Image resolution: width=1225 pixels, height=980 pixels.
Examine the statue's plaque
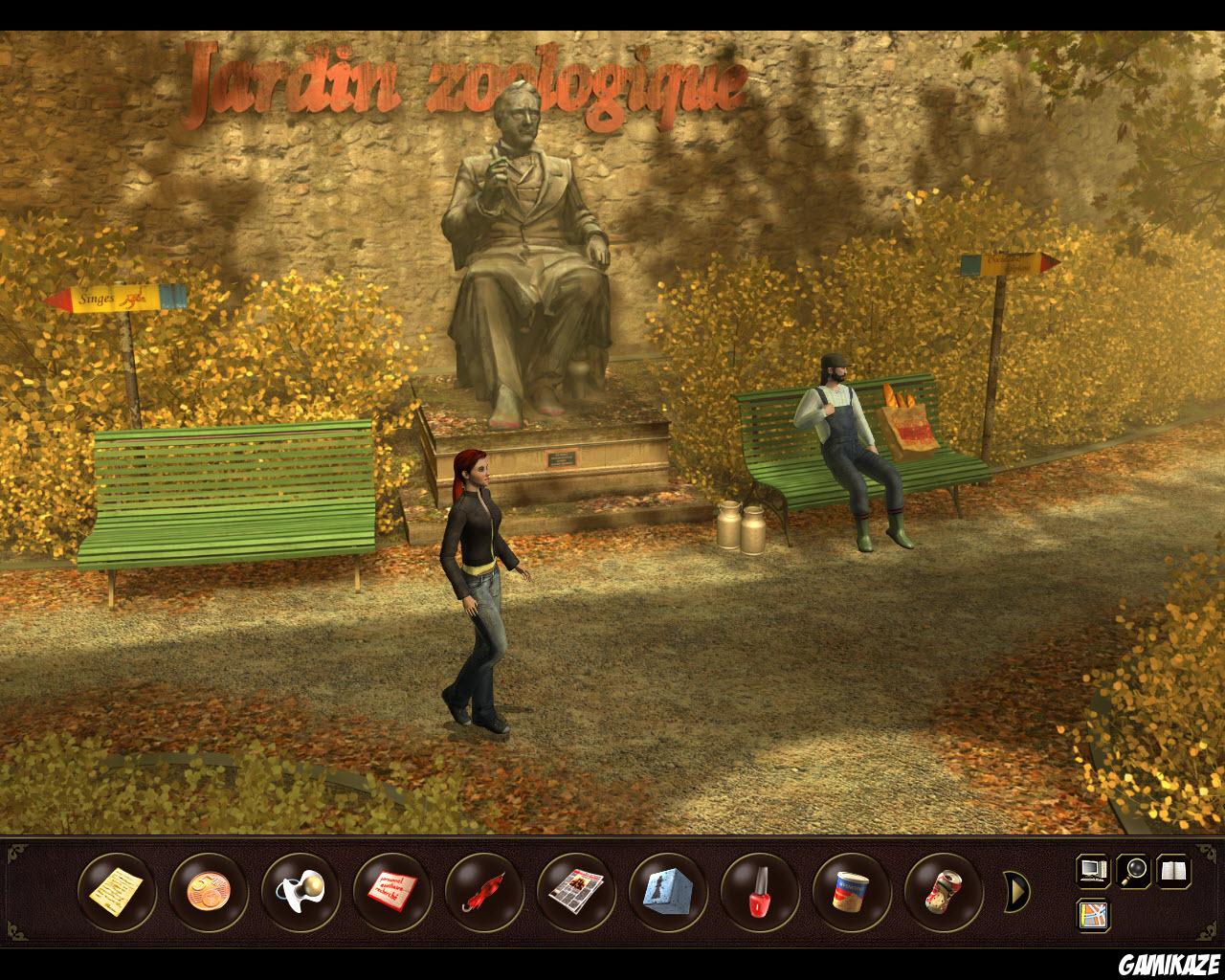560,457
